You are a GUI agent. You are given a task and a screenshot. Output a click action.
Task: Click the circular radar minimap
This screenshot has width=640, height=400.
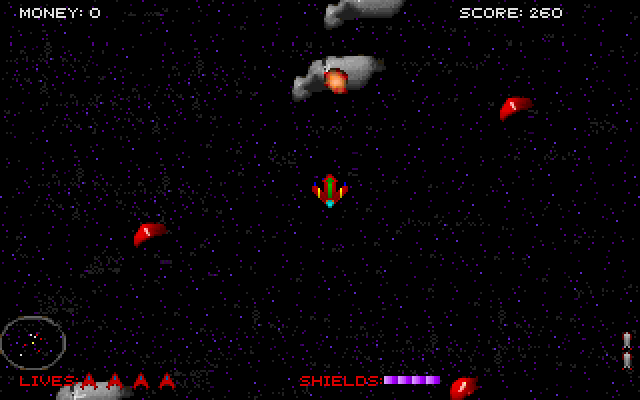tap(33, 342)
